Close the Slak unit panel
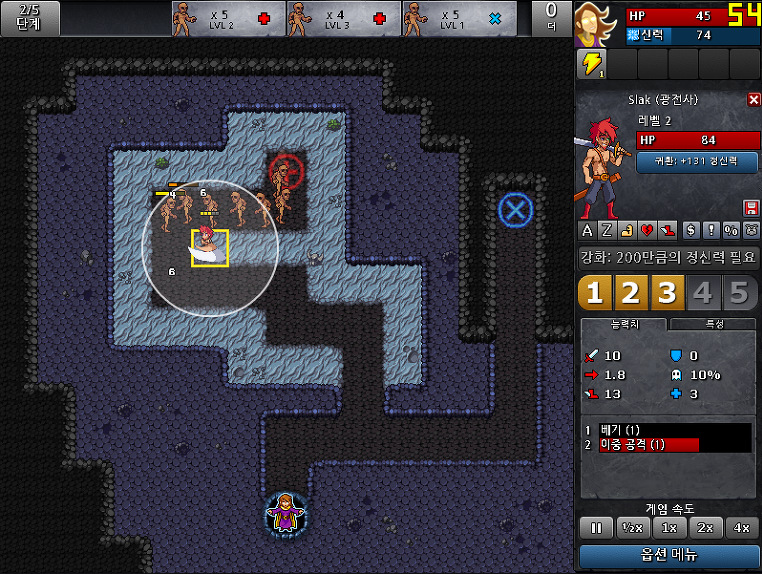Image resolution: width=762 pixels, height=574 pixels. (x=754, y=100)
